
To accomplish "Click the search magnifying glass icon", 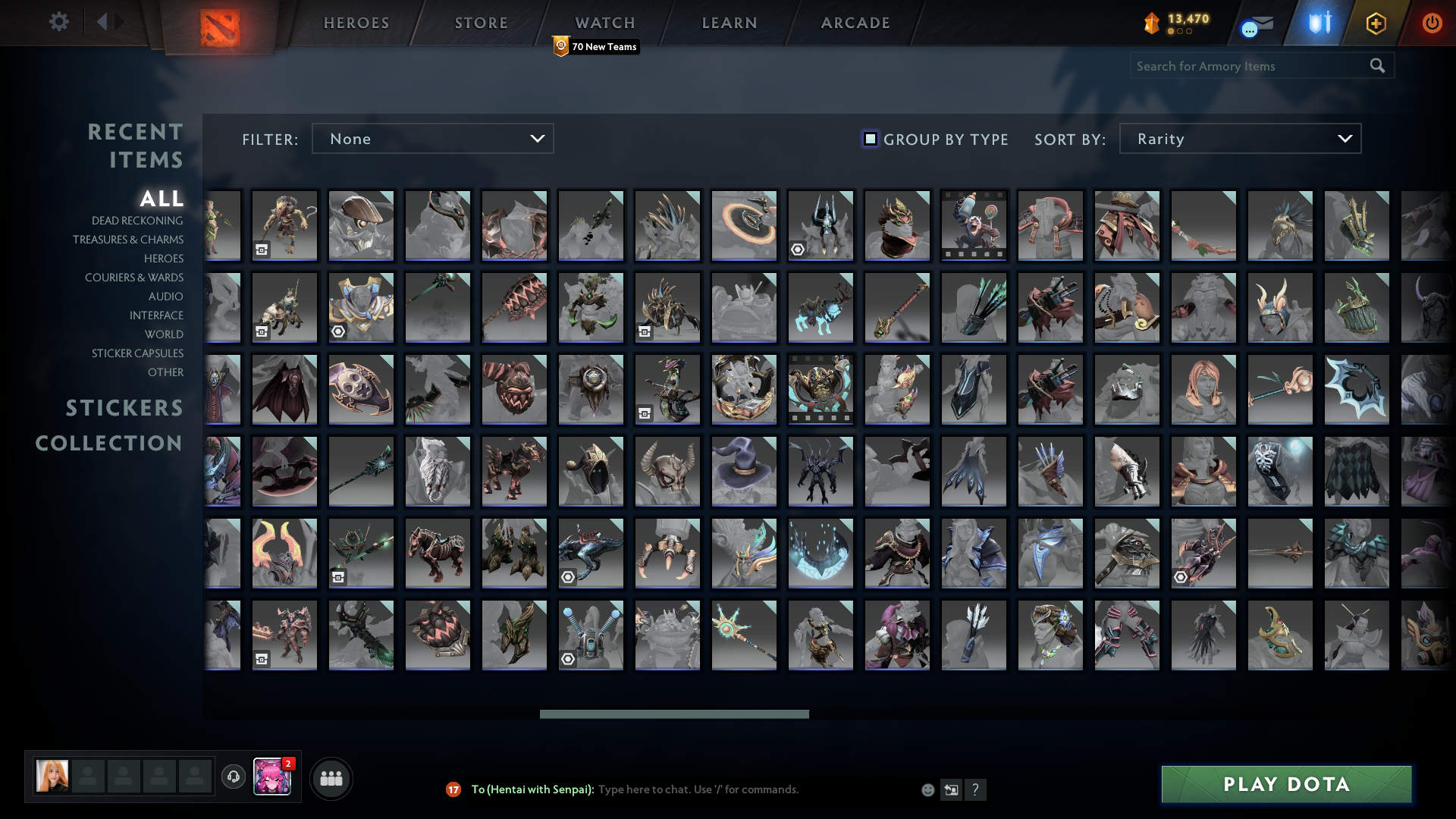I will tap(1376, 65).
